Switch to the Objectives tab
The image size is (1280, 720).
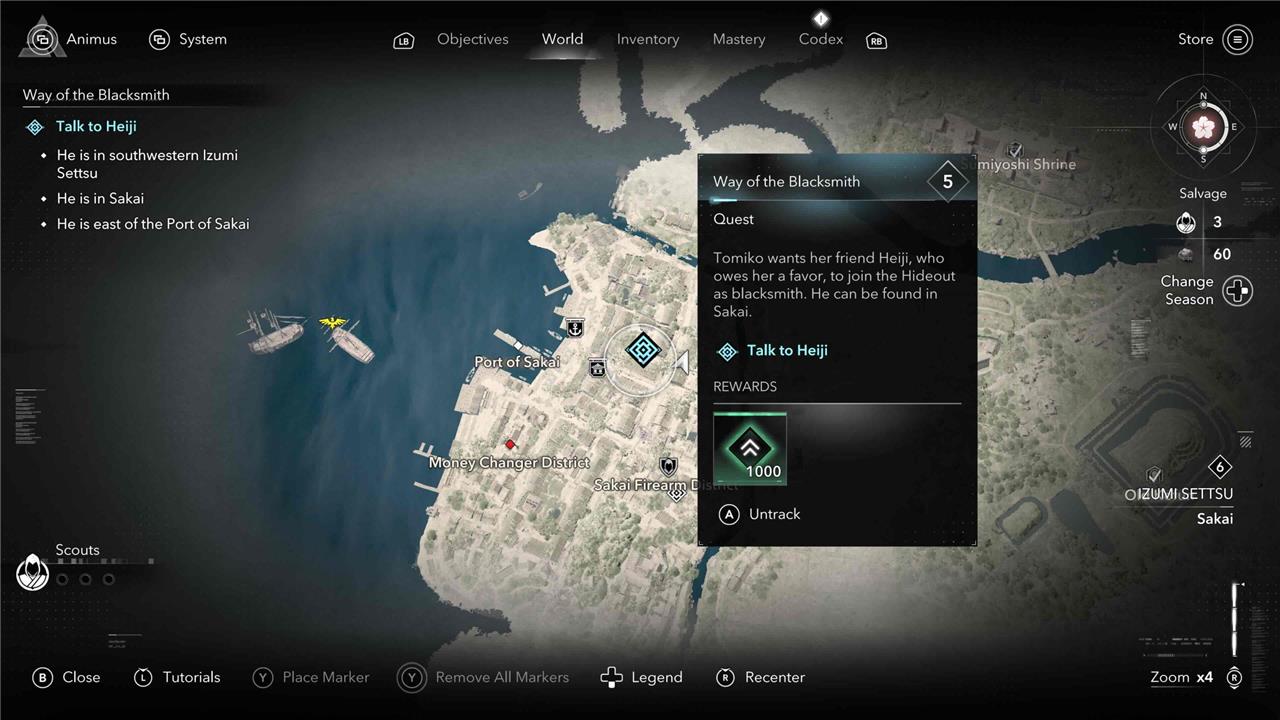(472, 39)
